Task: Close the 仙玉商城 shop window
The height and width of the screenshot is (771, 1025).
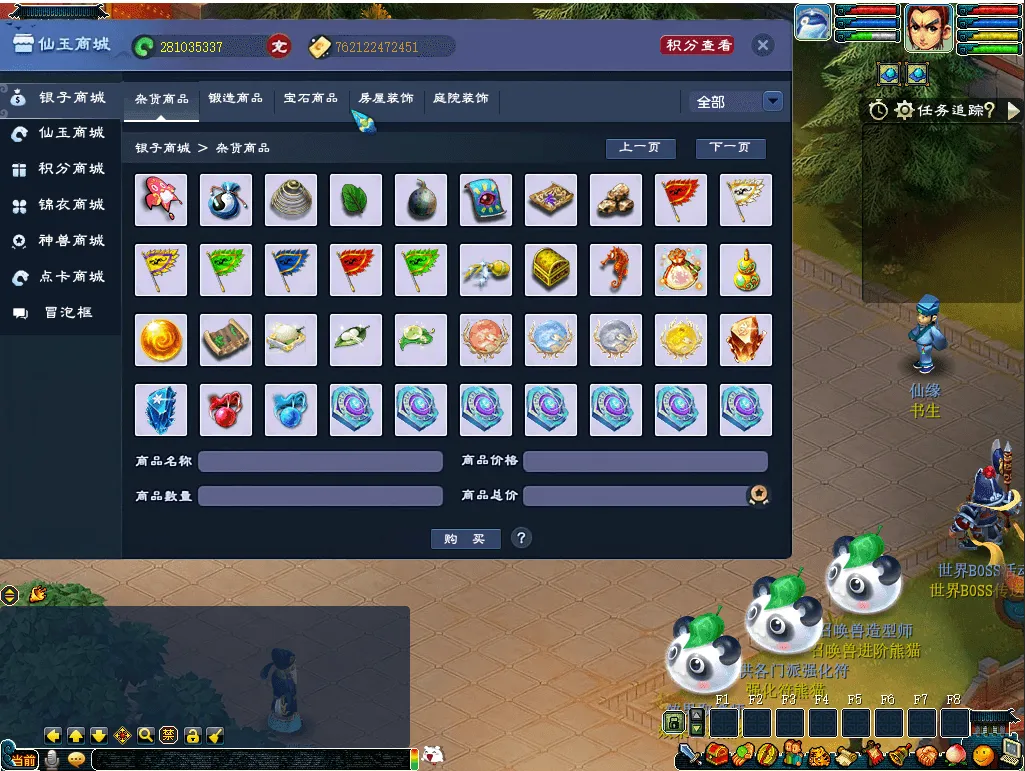Action: tap(763, 46)
